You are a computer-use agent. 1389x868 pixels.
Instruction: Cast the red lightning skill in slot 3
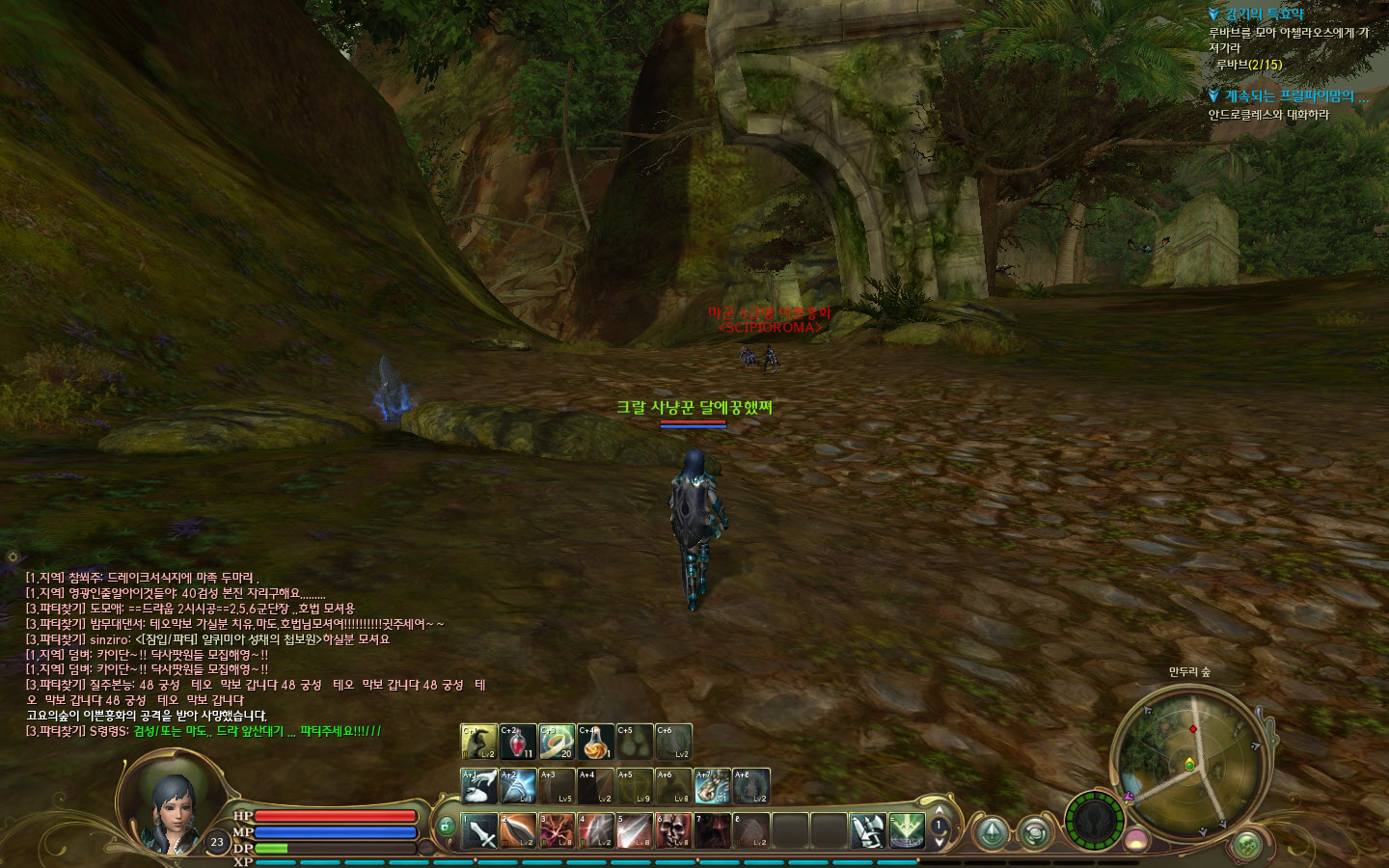(x=557, y=830)
